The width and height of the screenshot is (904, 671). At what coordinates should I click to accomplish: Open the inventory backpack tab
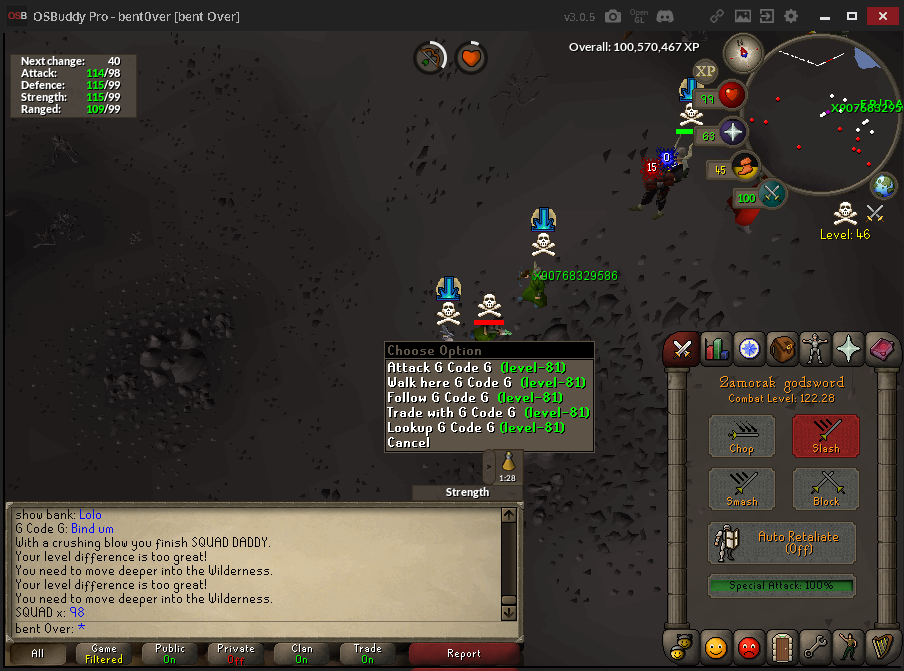point(782,349)
